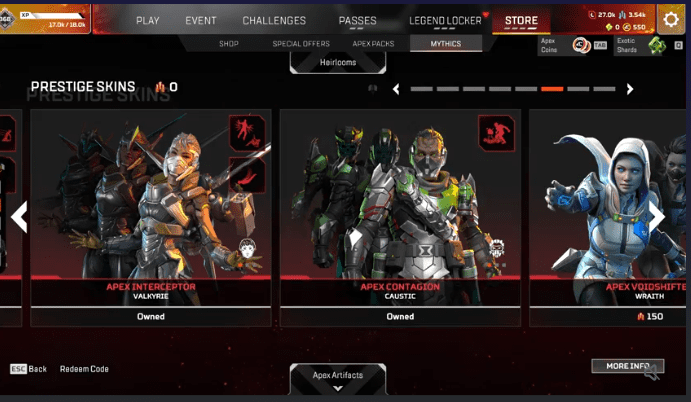Switch to the Shop sub-tab

coord(229,44)
